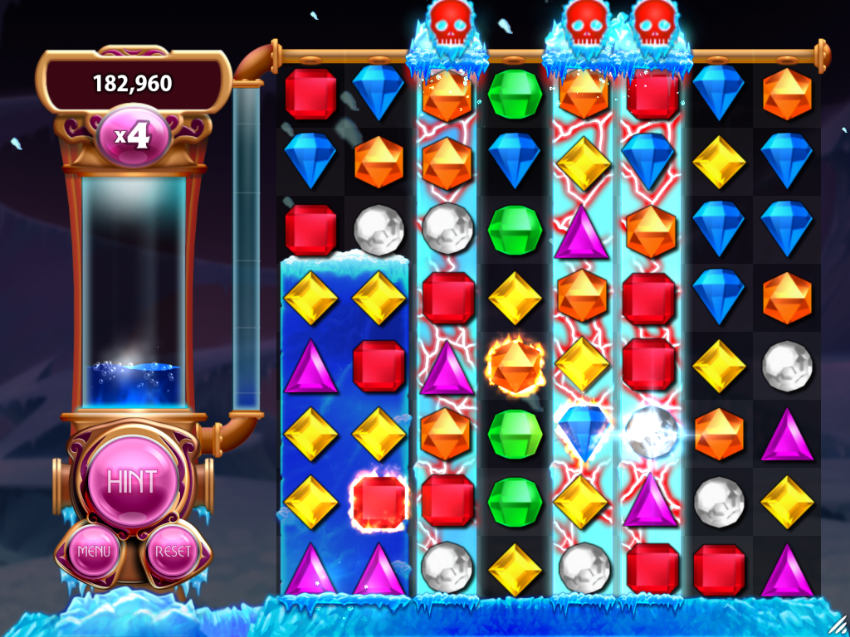Image resolution: width=850 pixels, height=637 pixels.
Task: Choose the glowing blue star diamond
Action: click(583, 432)
